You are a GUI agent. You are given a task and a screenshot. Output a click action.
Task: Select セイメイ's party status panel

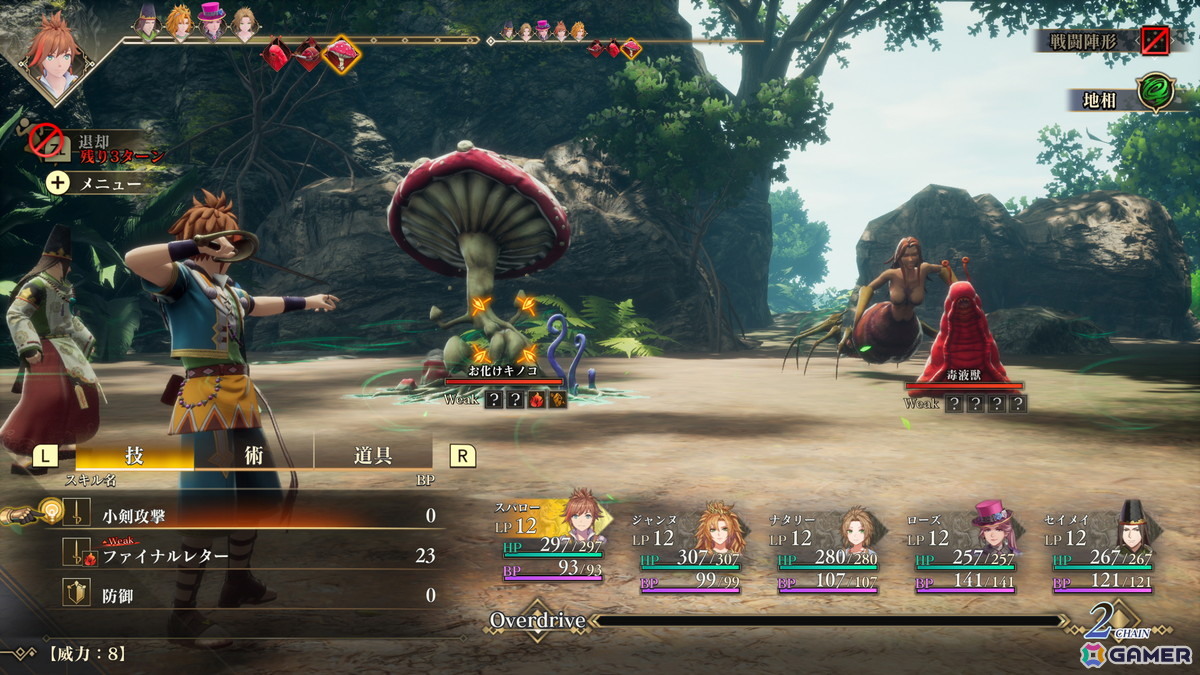[1100, 550]
